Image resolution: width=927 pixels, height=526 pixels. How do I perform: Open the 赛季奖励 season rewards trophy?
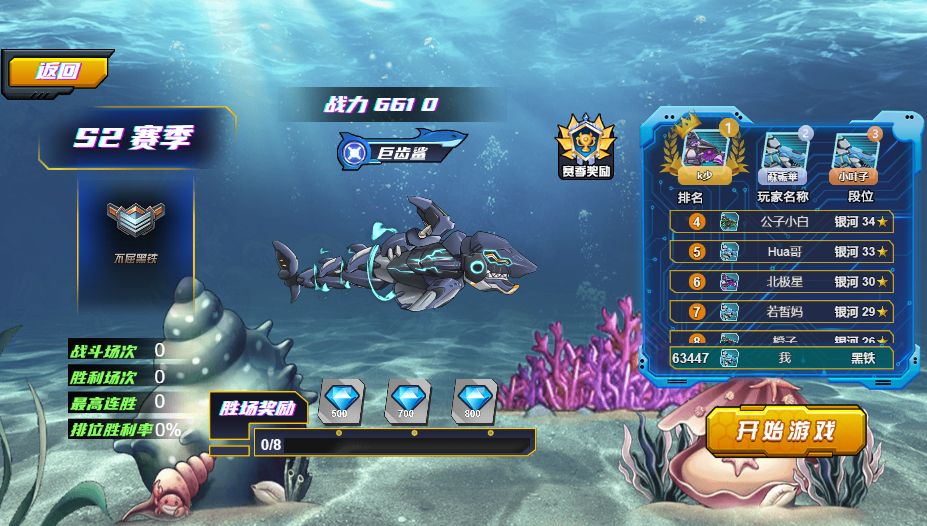click(585, 146)
